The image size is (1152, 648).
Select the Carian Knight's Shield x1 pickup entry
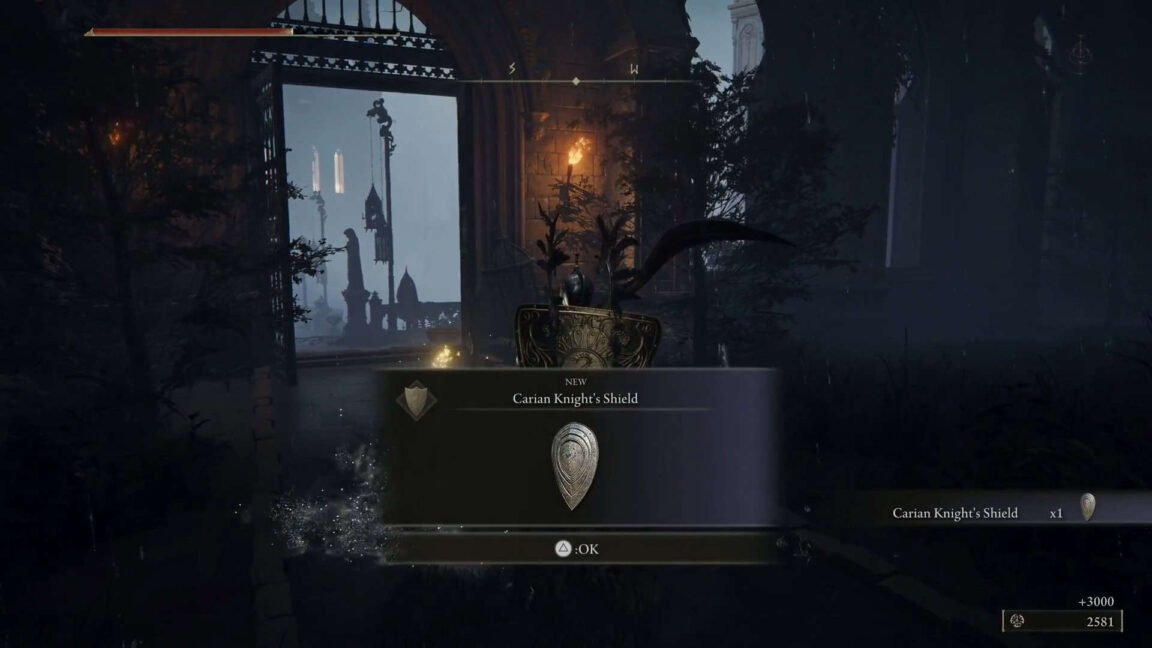pos(990,512)
